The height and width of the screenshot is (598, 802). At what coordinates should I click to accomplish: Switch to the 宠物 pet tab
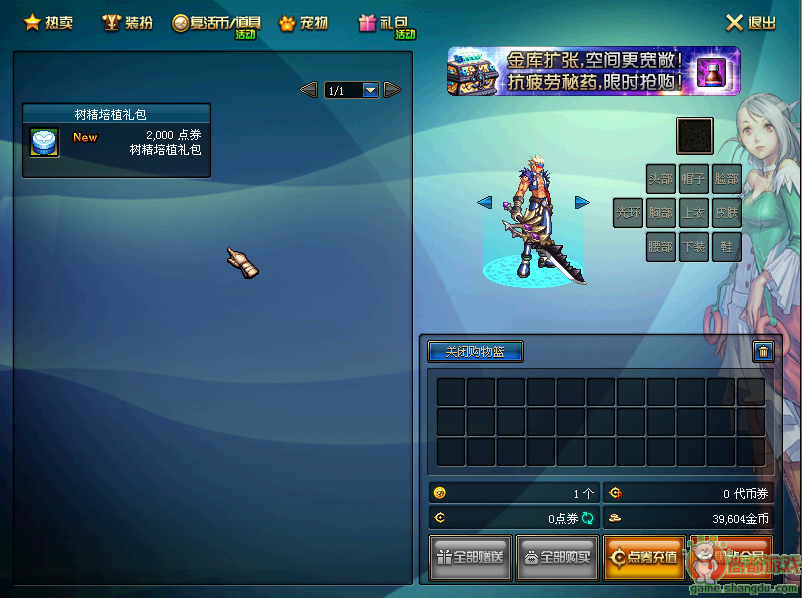click(x=303, y=22)
